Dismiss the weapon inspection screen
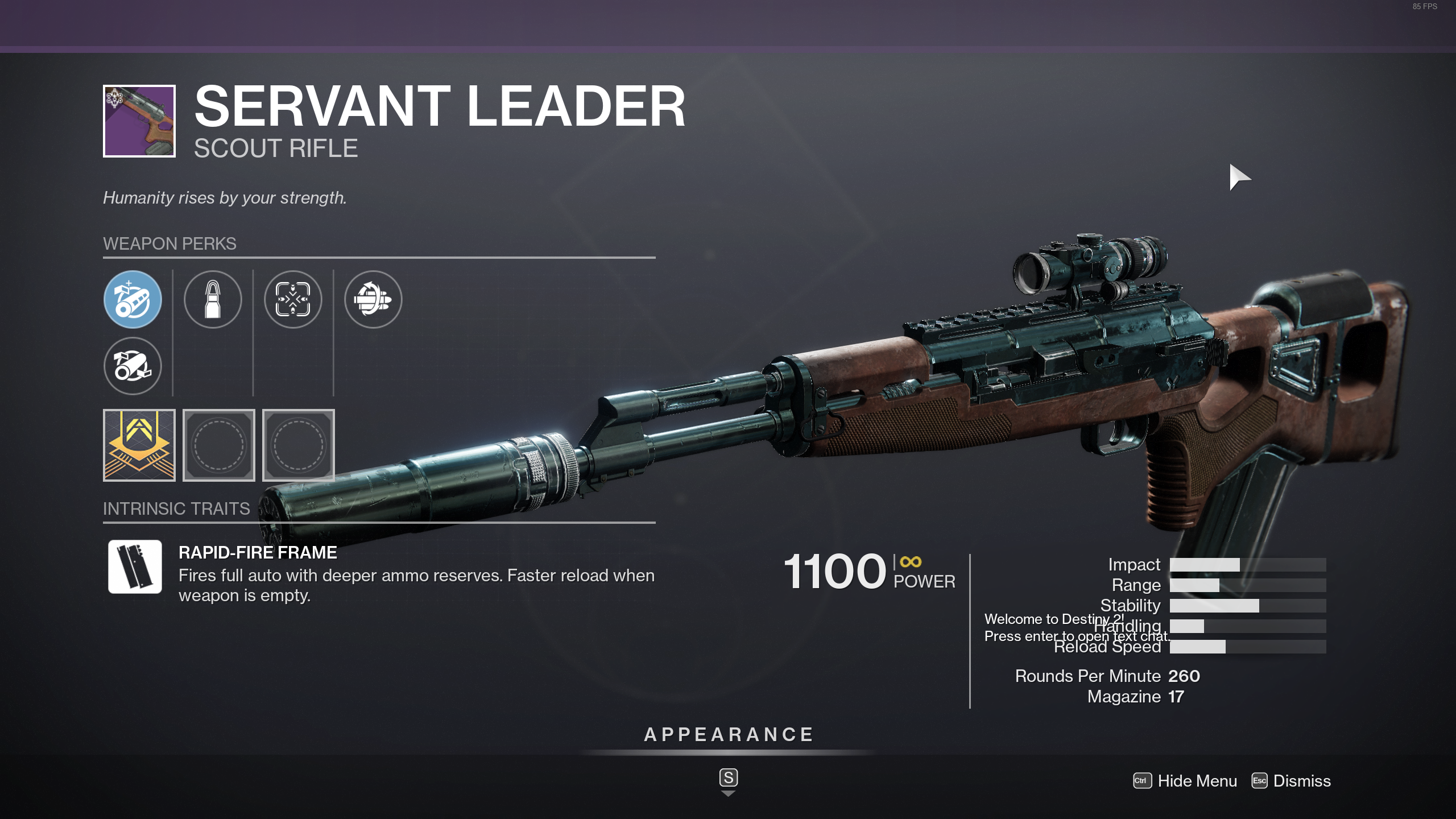 1291,781
